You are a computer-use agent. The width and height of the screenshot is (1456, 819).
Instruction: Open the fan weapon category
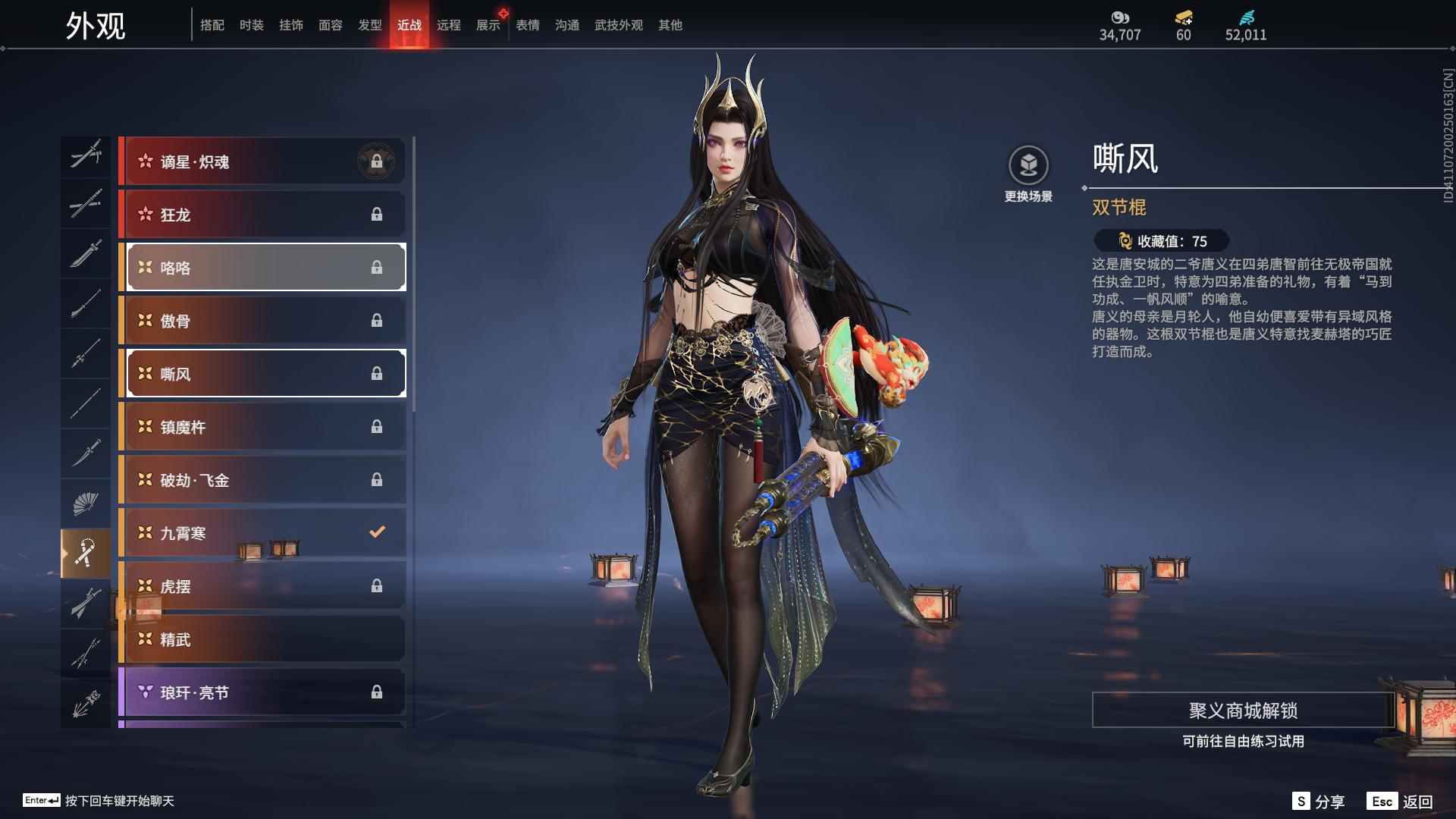86,502
